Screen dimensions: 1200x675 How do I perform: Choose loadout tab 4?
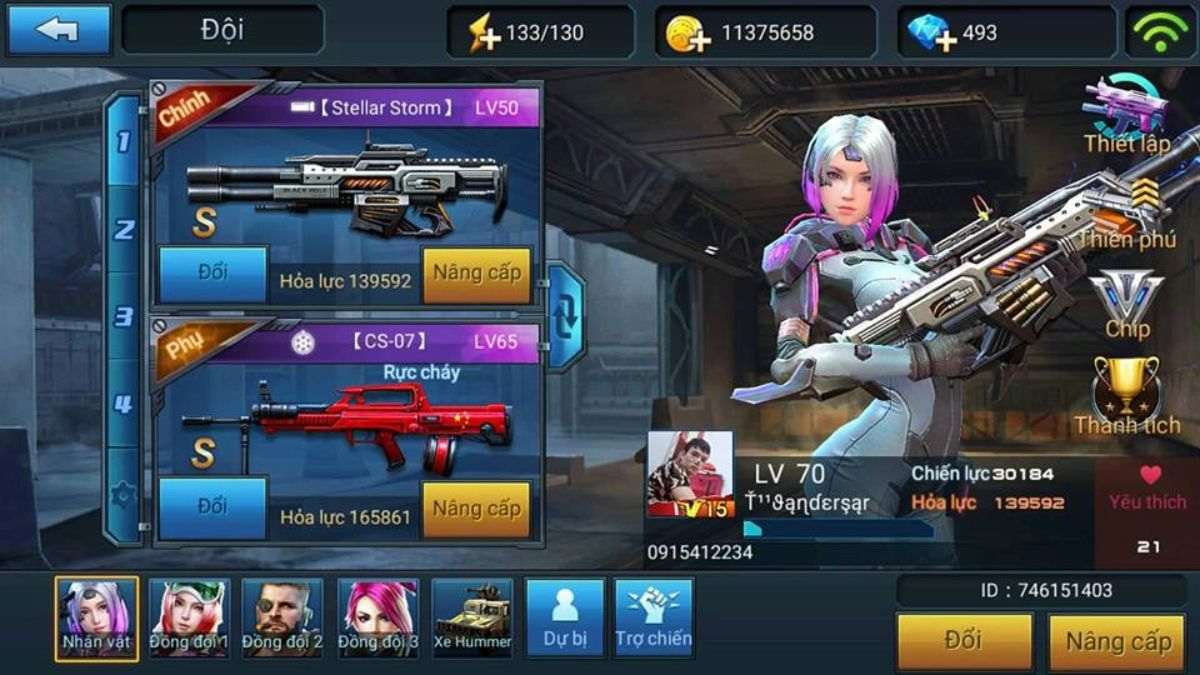(123, 404)
